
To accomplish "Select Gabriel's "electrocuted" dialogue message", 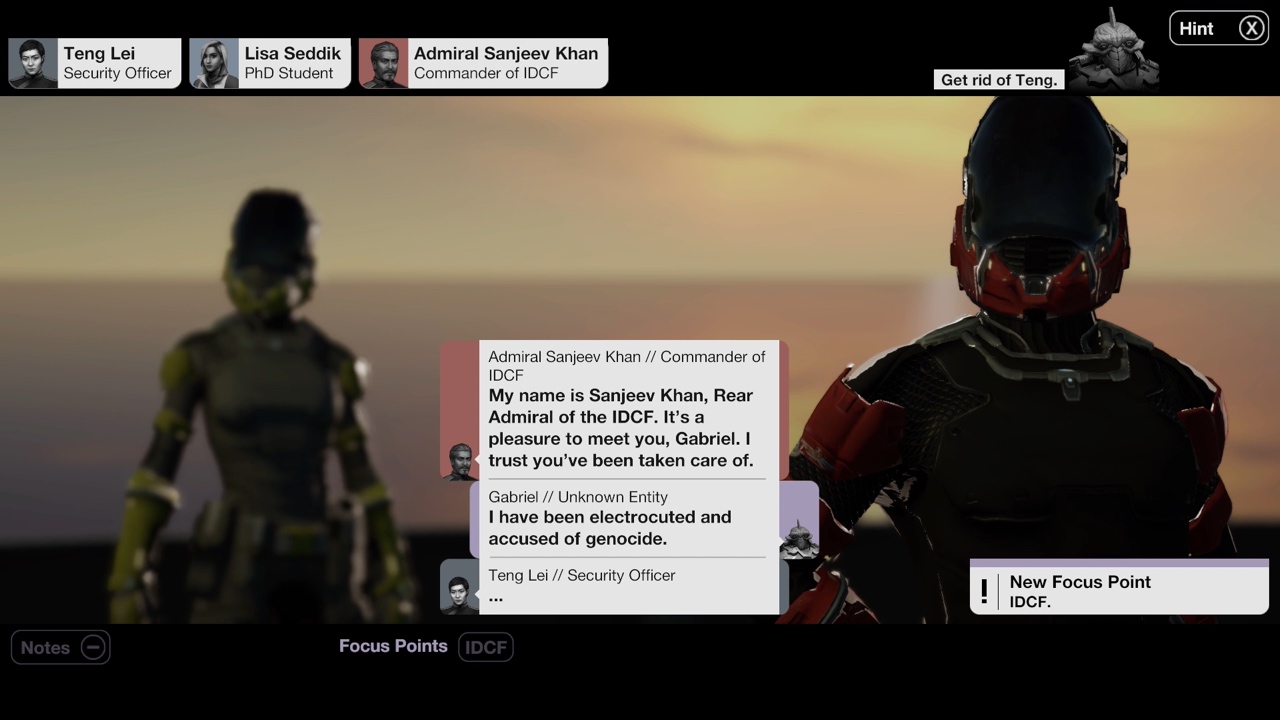I will point(625,518).
